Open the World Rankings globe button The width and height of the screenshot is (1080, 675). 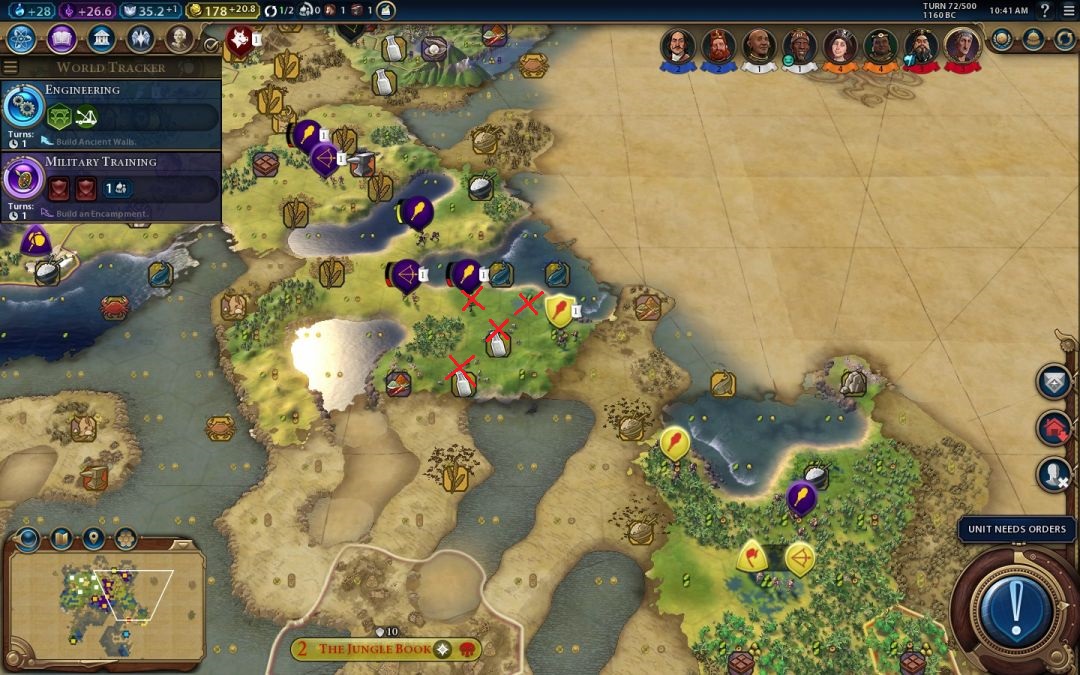click(1004, 39)
